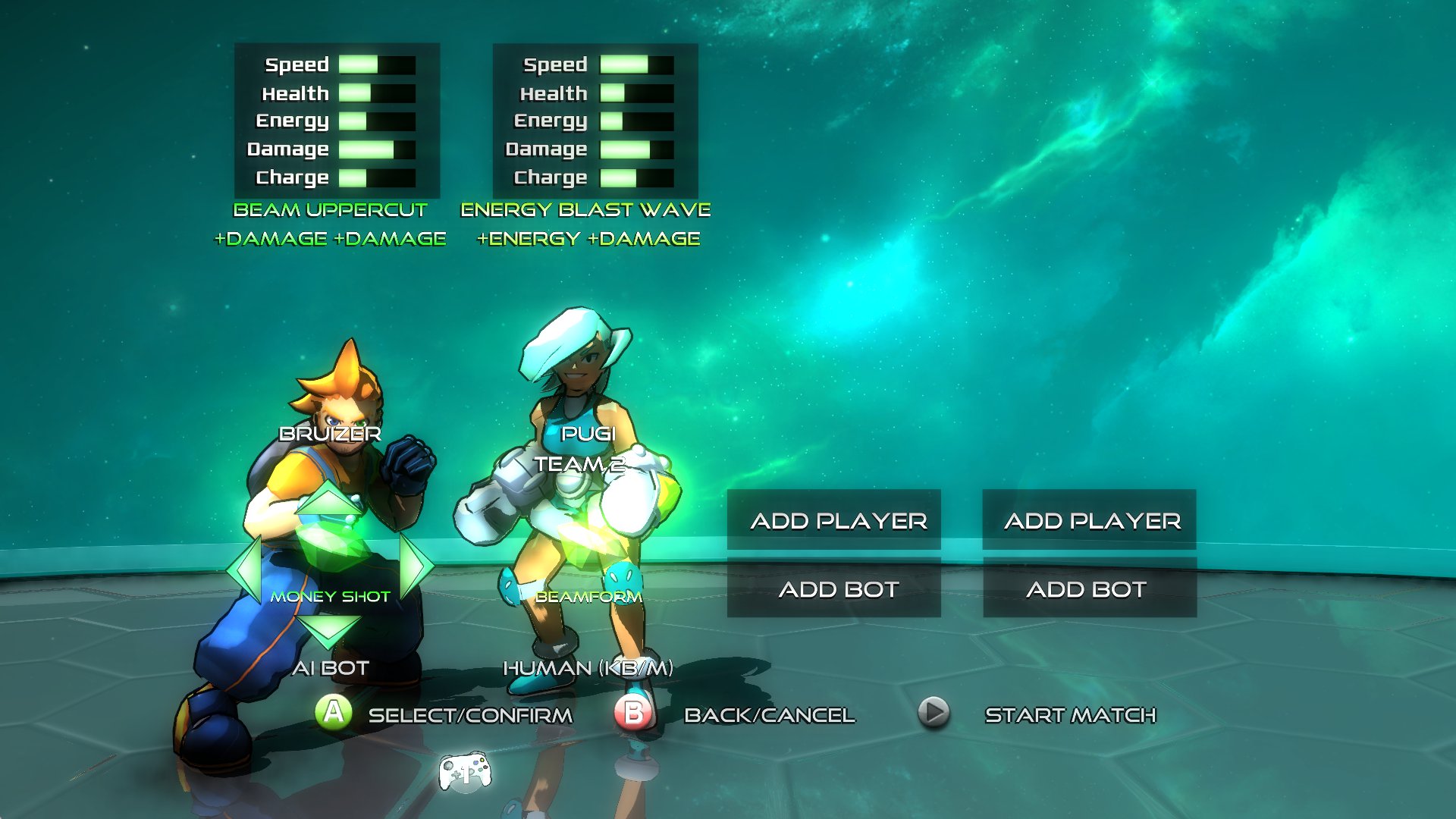Select Bruizer's Money Shot ability label
Viewport: 1456px width, 819px height.
(x=330, y=597)
